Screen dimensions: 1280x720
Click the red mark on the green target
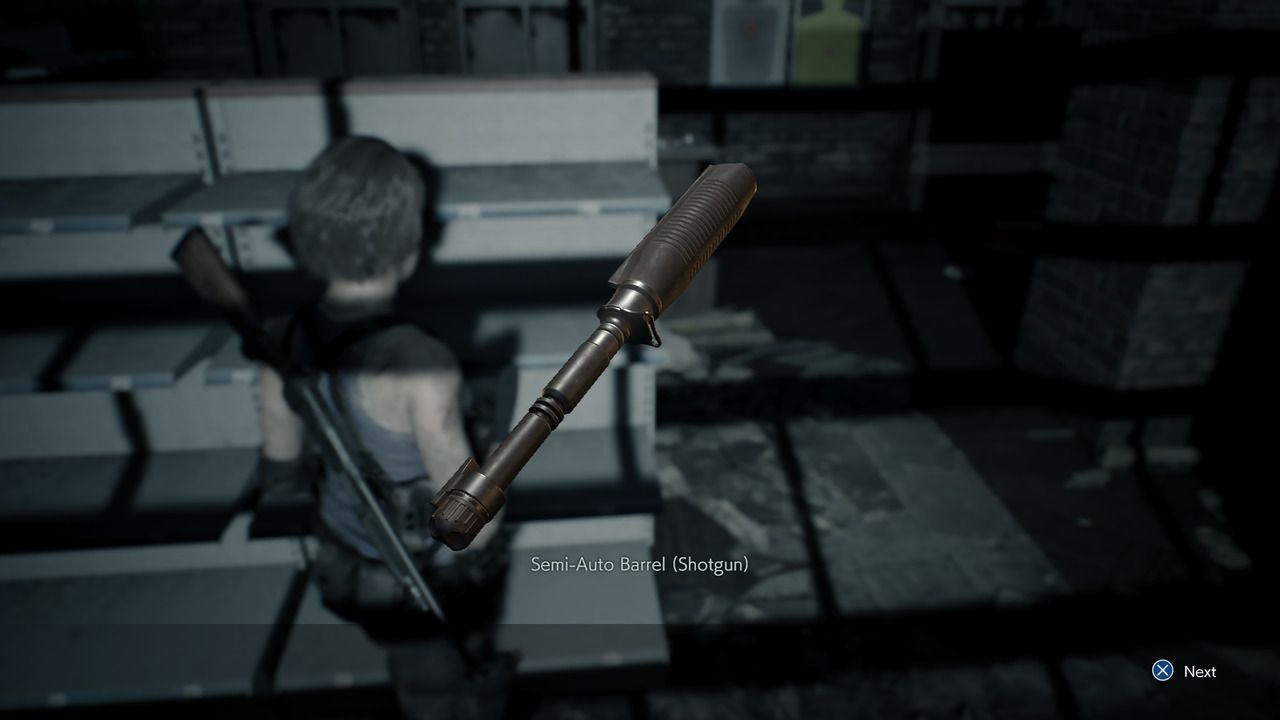(829, 51)
